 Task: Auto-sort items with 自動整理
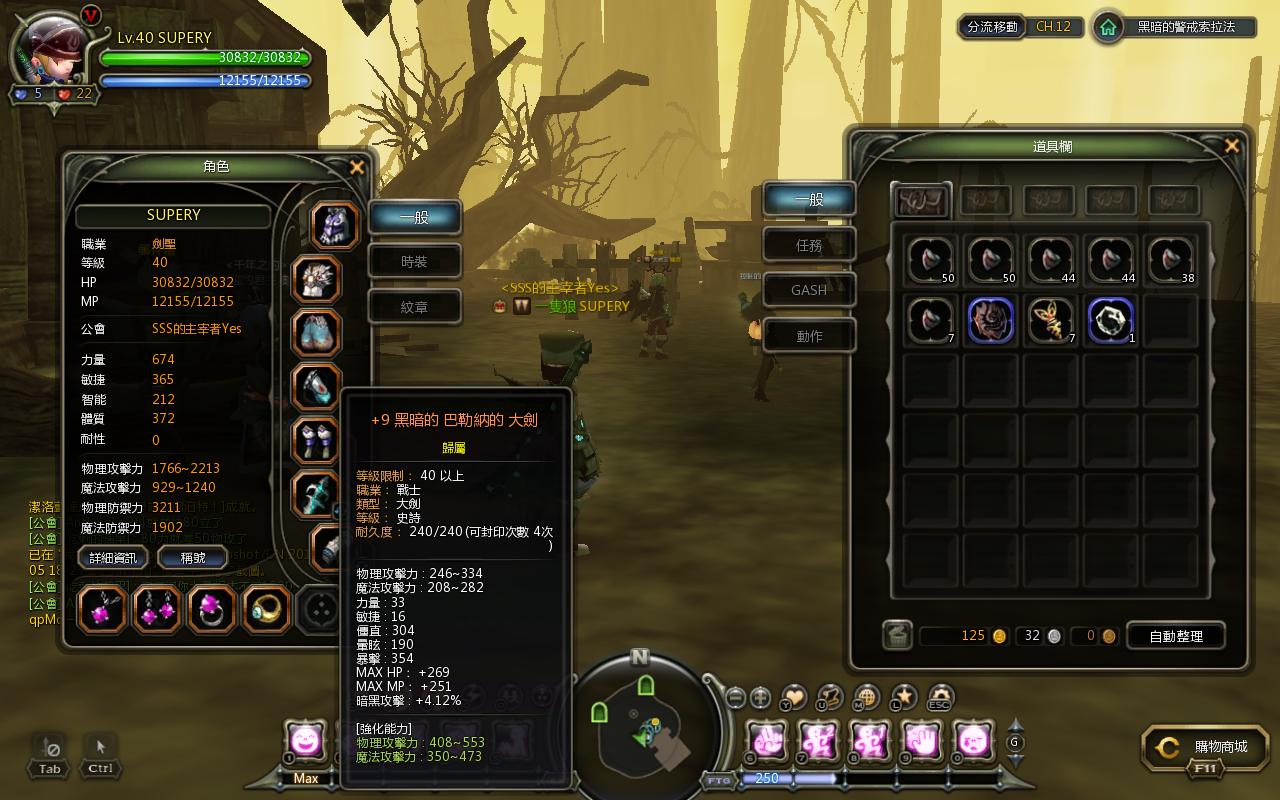pyautogui.click(x=1175, y=636)
